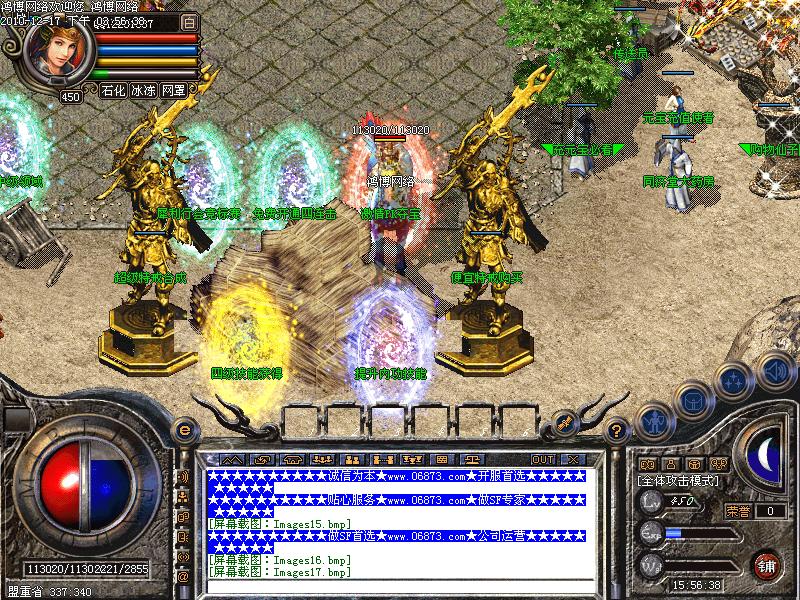
Task: Click the 全体攻击模式 attack mode label
Action: coord(680,480)
